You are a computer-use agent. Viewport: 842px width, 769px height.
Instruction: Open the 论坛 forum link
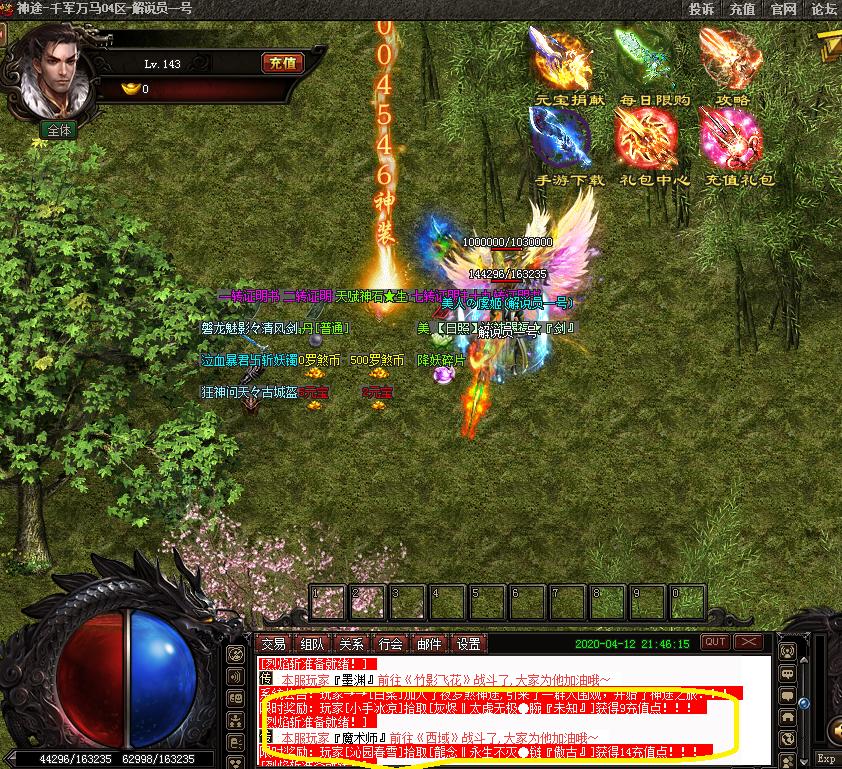[x=823, y=9]
